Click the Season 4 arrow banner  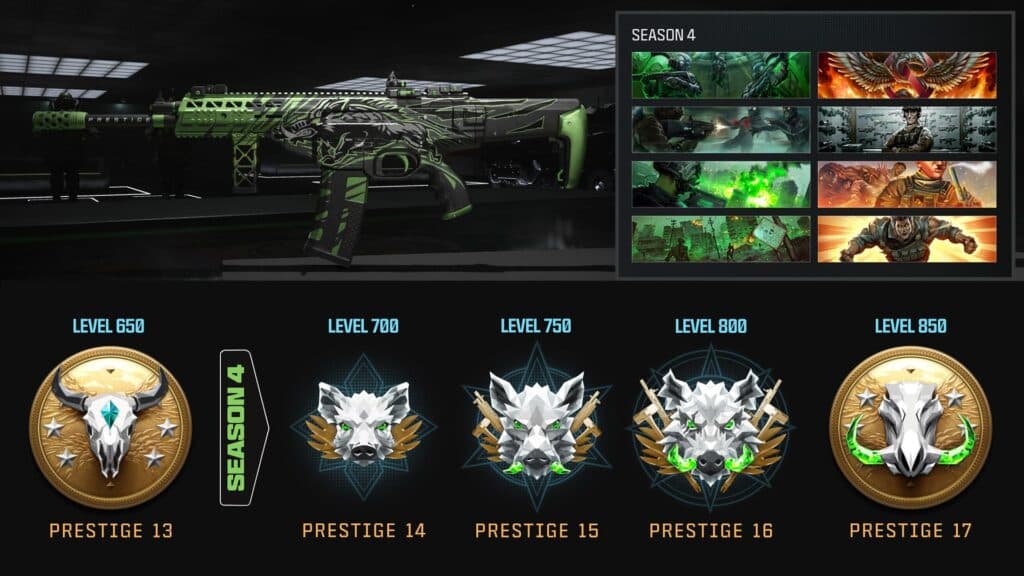(241, 427)
